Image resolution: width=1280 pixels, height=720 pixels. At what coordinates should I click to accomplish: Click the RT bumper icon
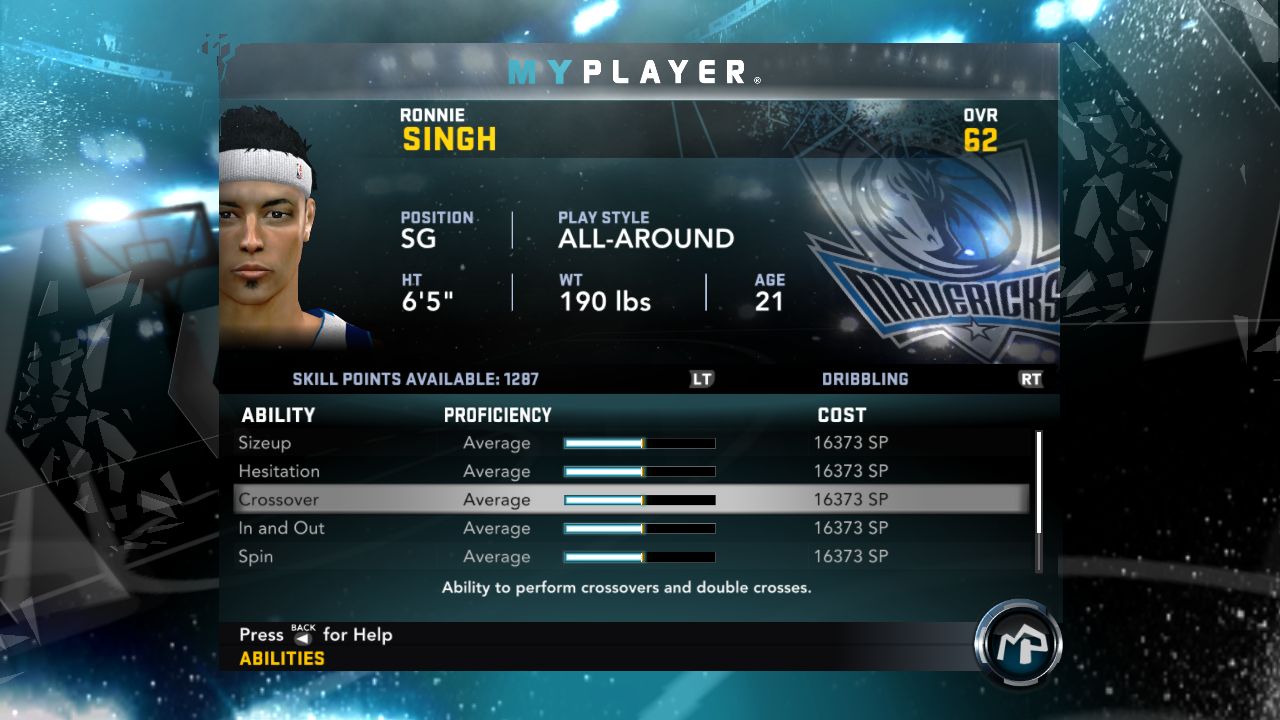tap(1030, 379)
